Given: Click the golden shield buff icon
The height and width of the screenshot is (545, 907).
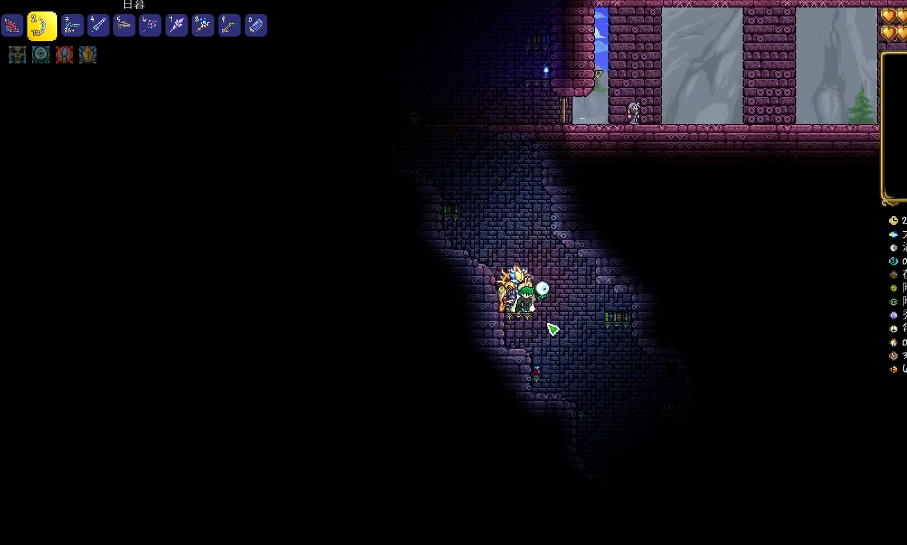Looking at the screenshot, I should (x=88, y=55).
